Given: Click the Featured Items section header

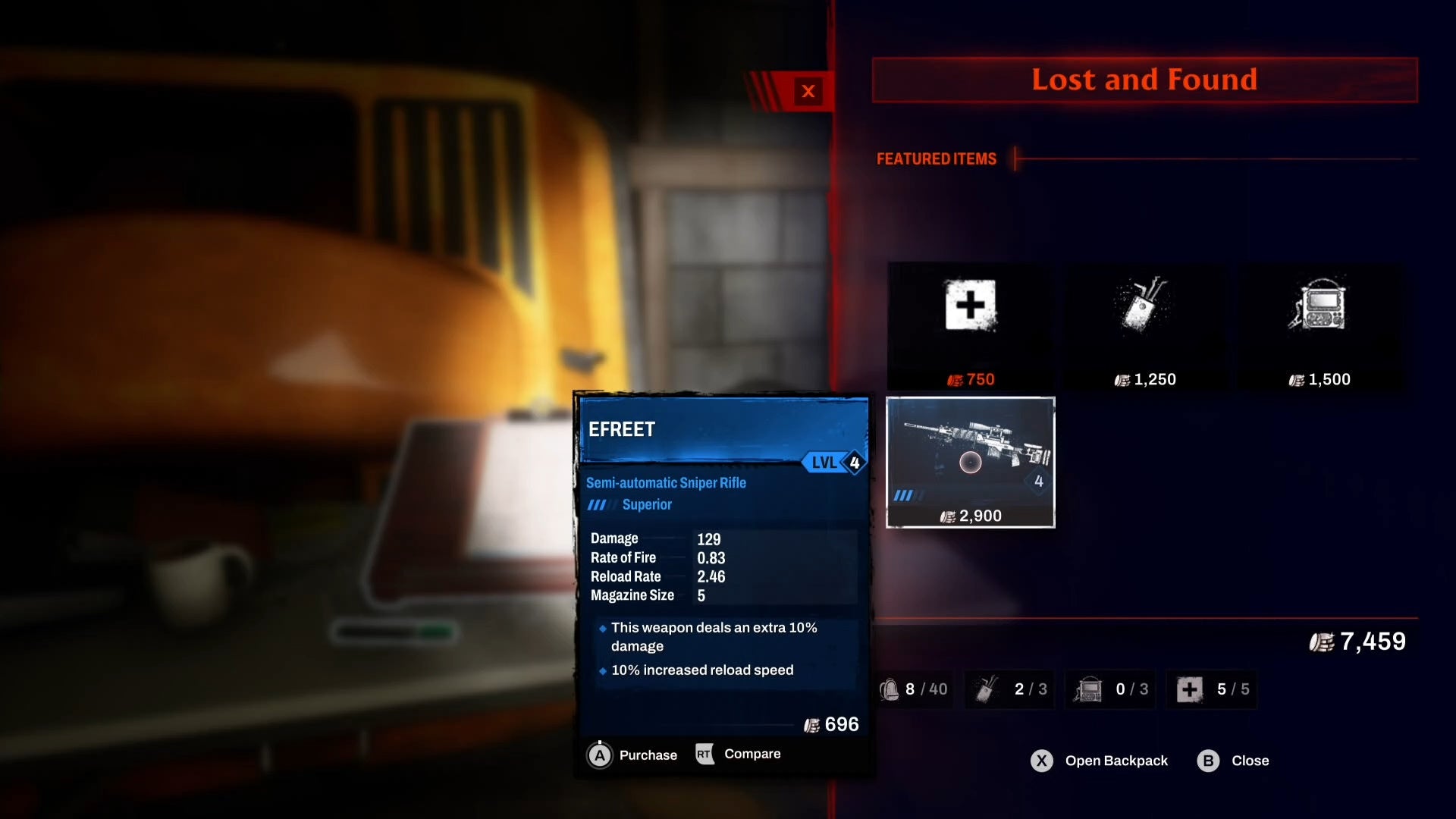Looking at the screenshot, I should (937, 159).
